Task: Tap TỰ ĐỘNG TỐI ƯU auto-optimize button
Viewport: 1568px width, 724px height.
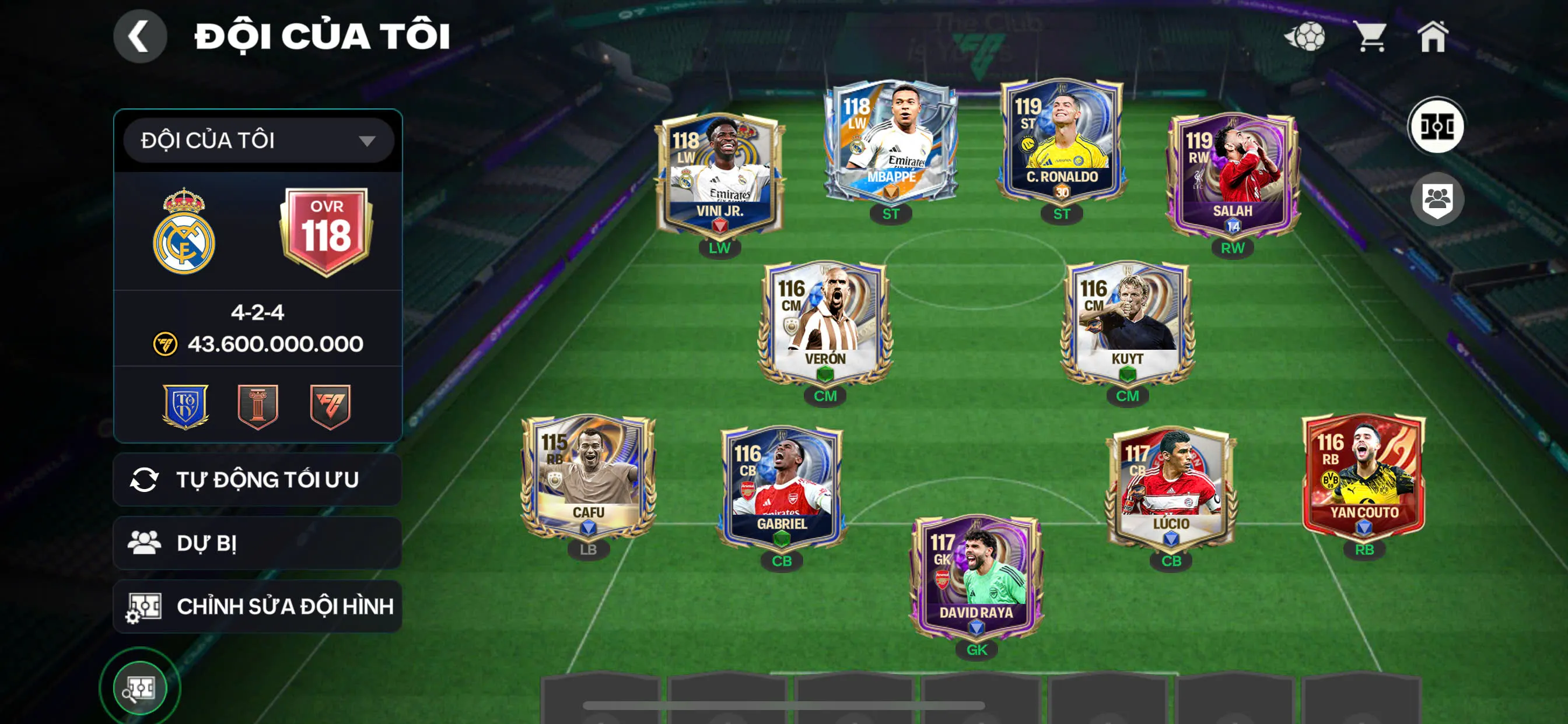Action: click(257, 479)
